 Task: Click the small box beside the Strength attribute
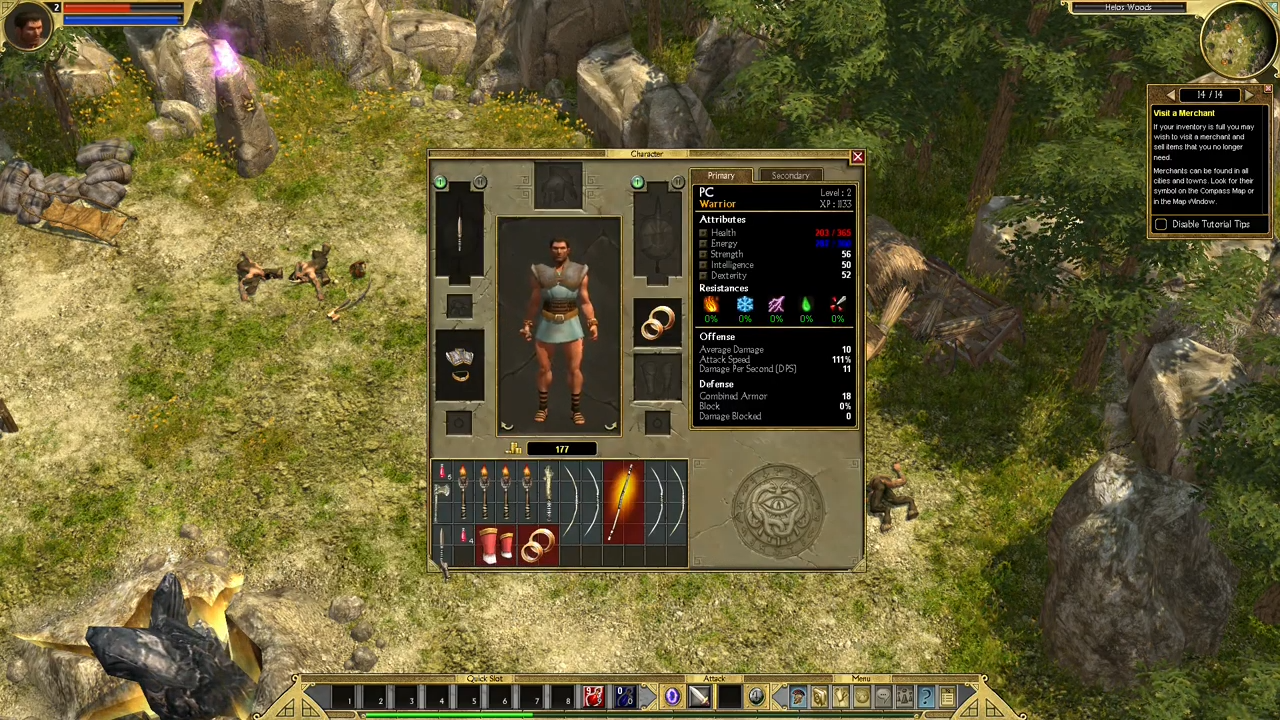click(703, 254)
